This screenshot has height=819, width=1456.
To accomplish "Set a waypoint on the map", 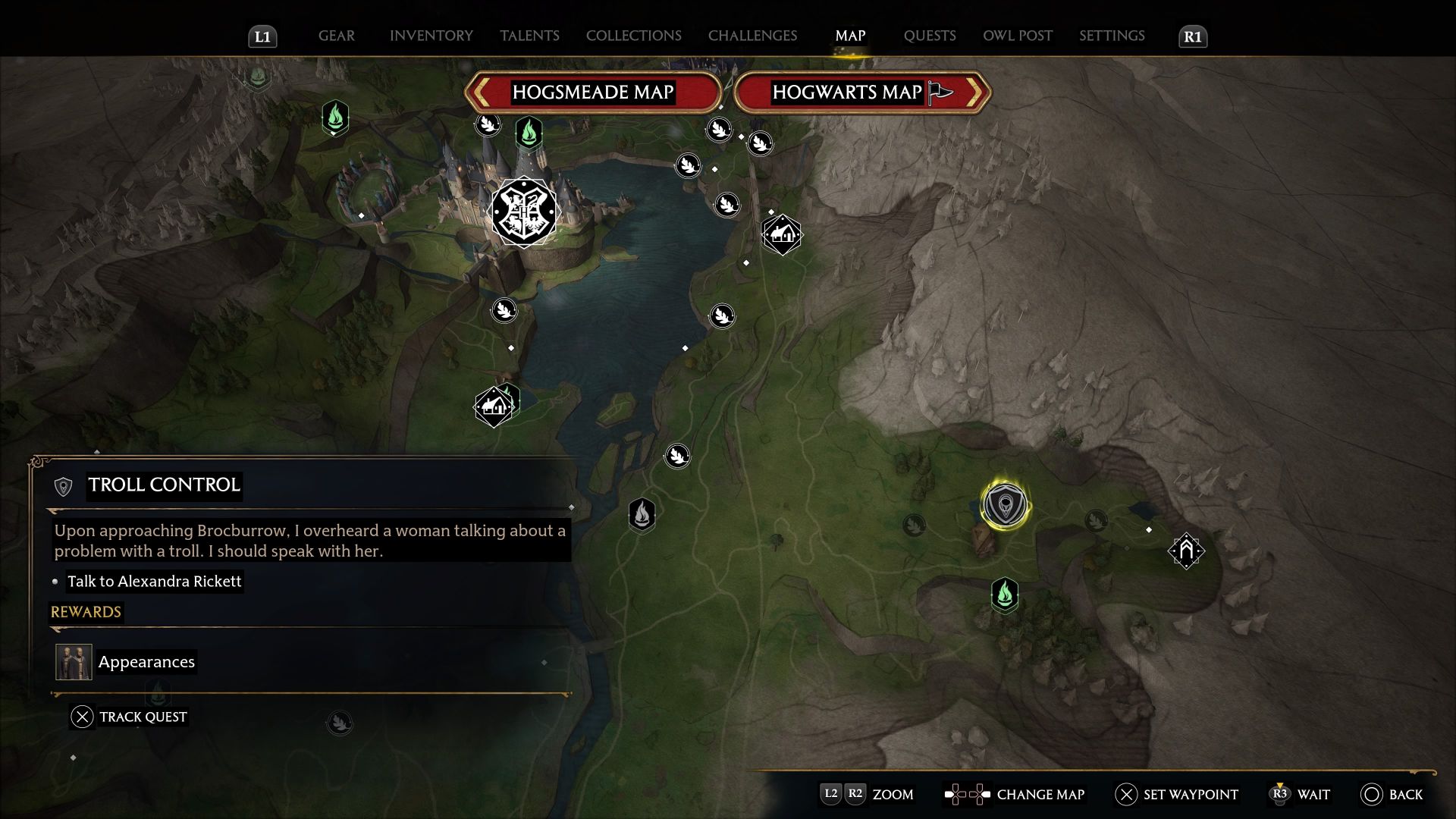I will (1176, 794).
